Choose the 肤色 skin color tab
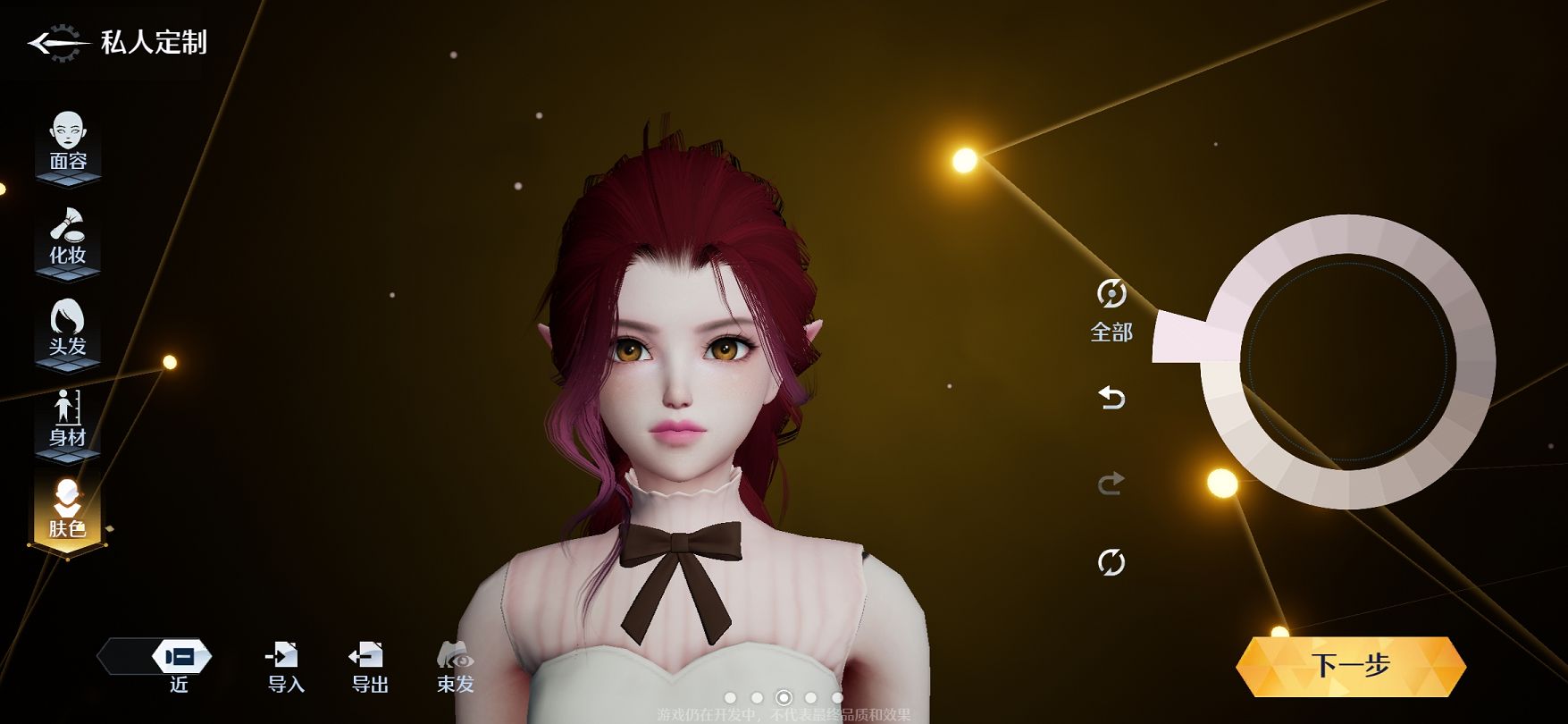The height and width of the screenshot is (724, 1568). (x=68, y=511)
